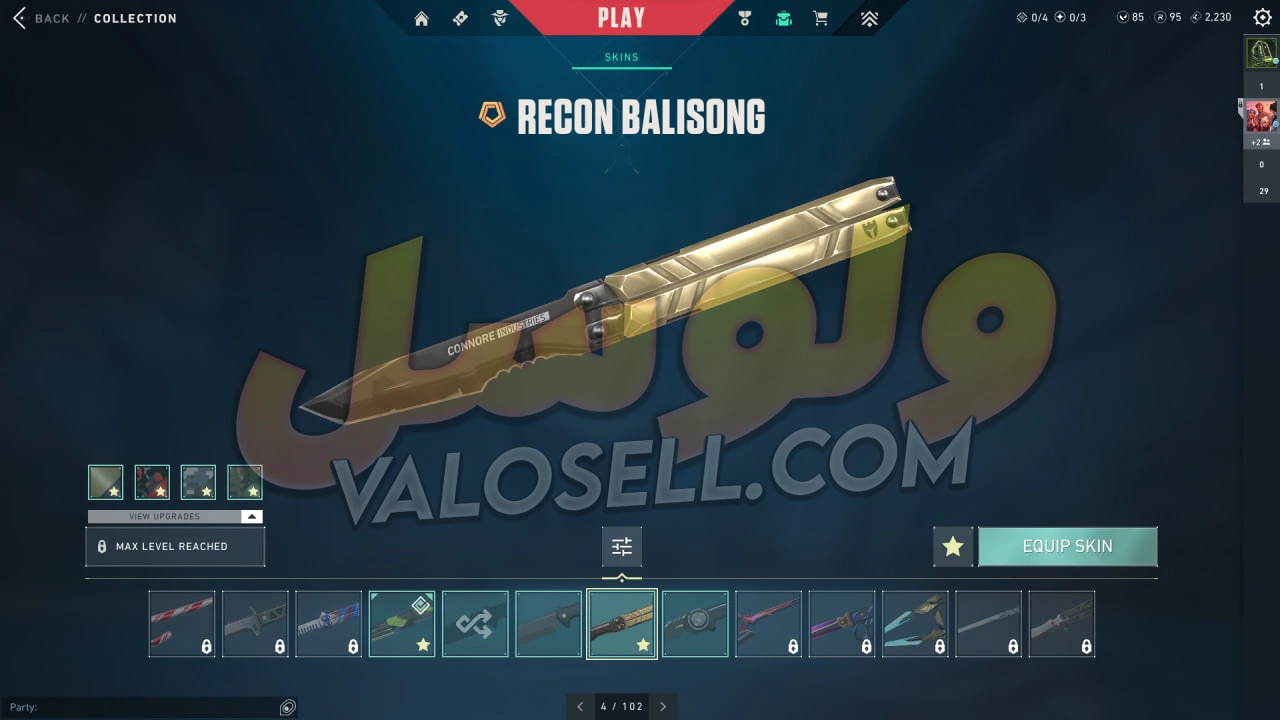
Task: Go to the next skins page arrow
Action: coord(662,706)
